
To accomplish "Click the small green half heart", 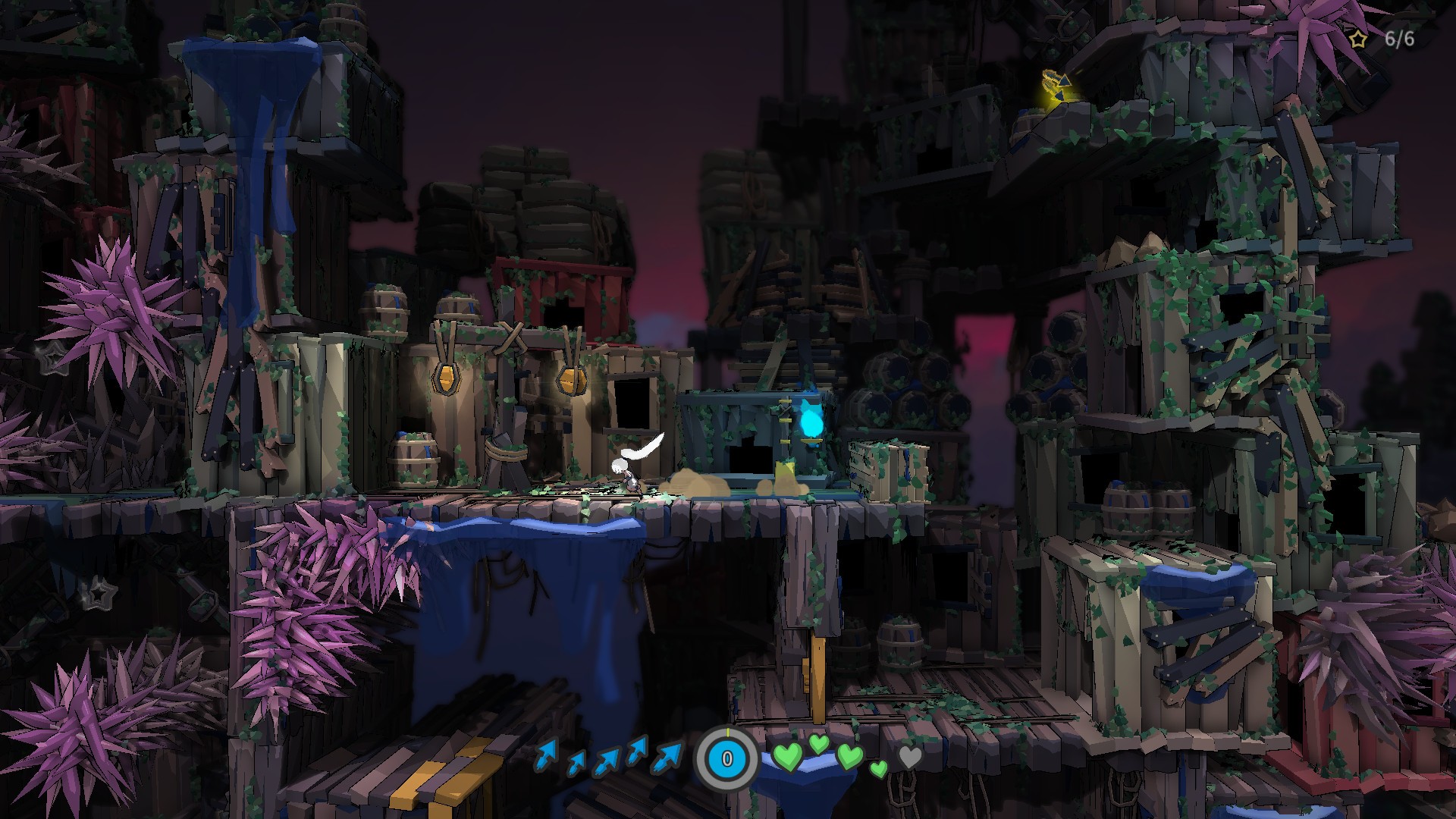I will (878, 770).
